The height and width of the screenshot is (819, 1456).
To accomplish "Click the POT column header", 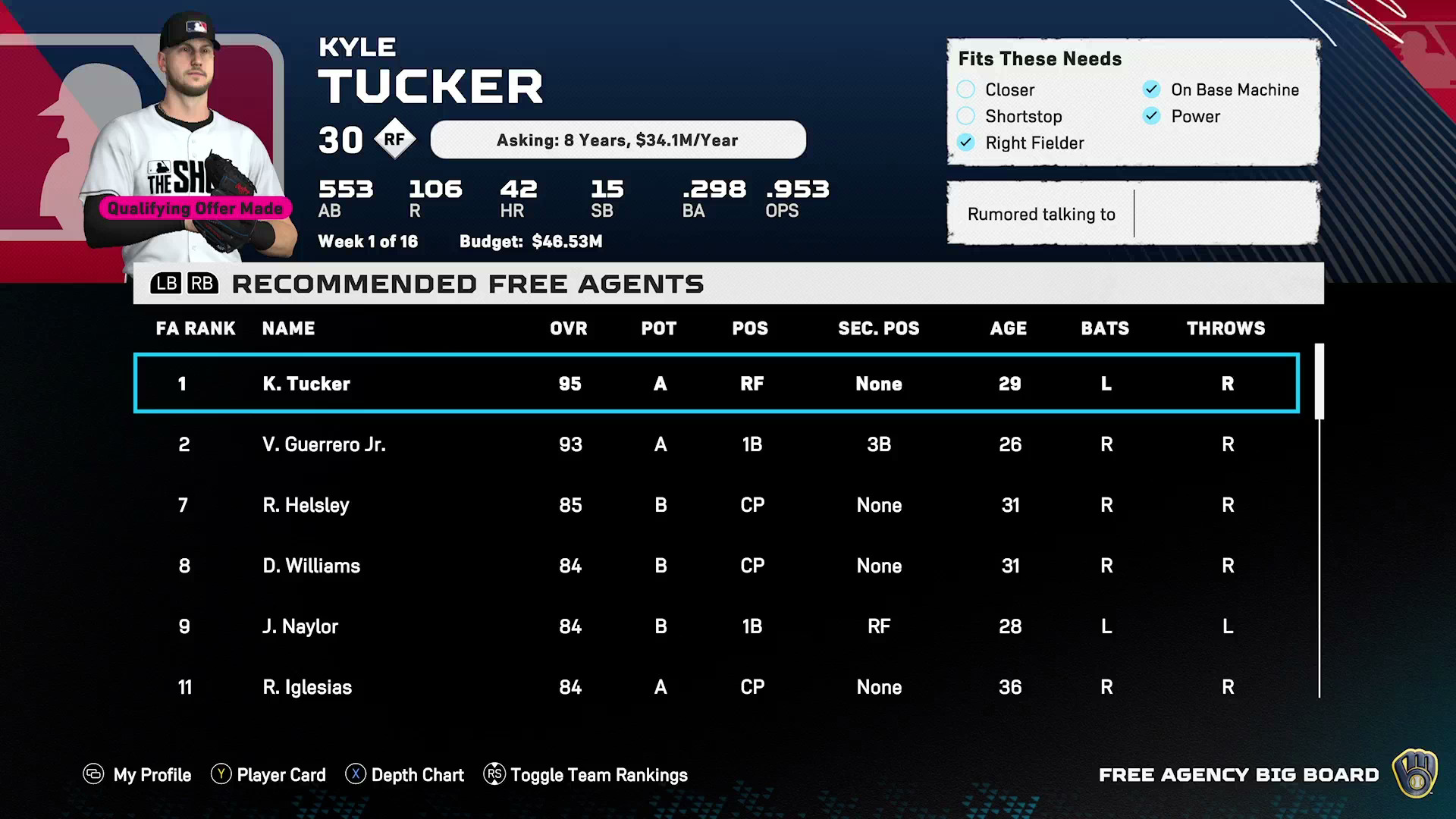I will click(659, 328).
